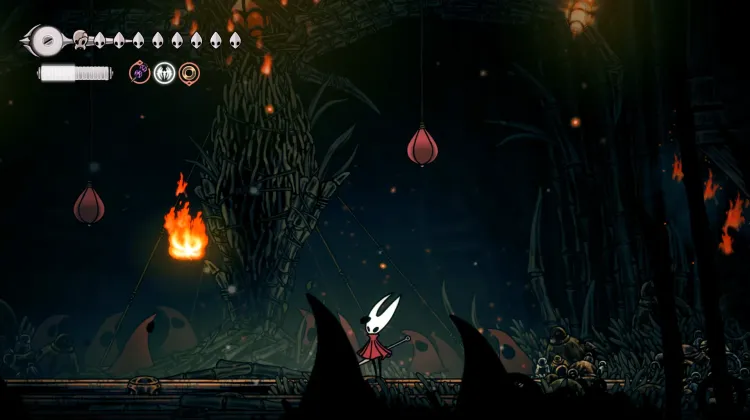Activate the white spider skill icon
This screenshot has width=750, height=420.
(165, 72)
